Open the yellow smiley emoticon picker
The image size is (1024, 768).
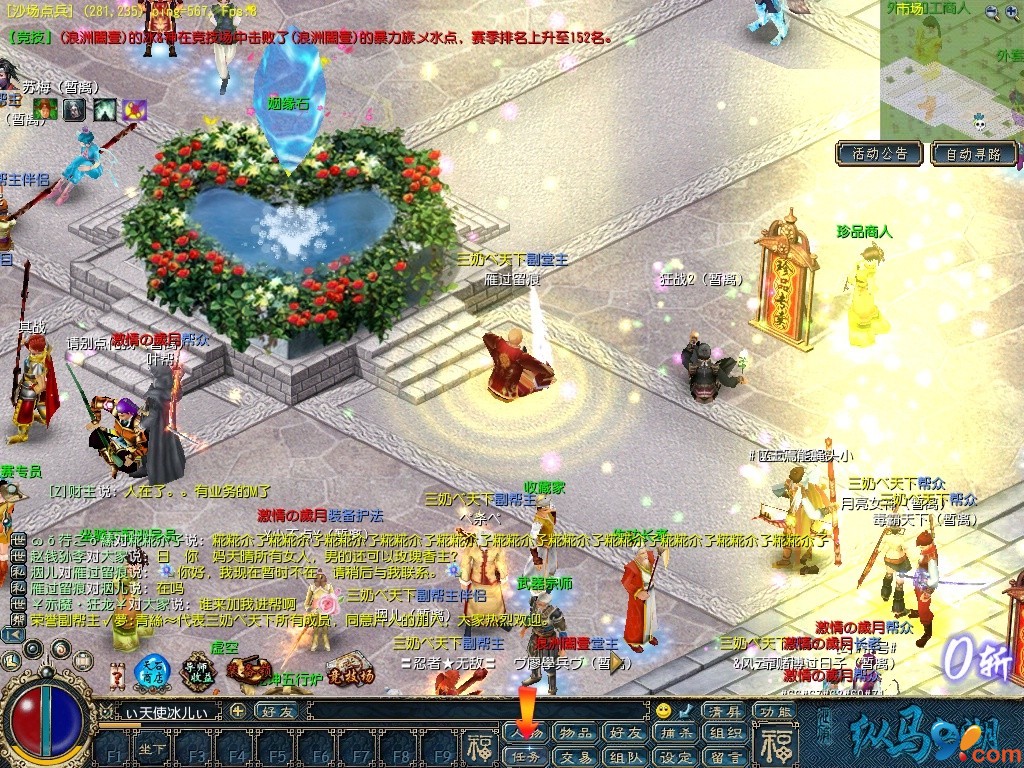[663, 711]
